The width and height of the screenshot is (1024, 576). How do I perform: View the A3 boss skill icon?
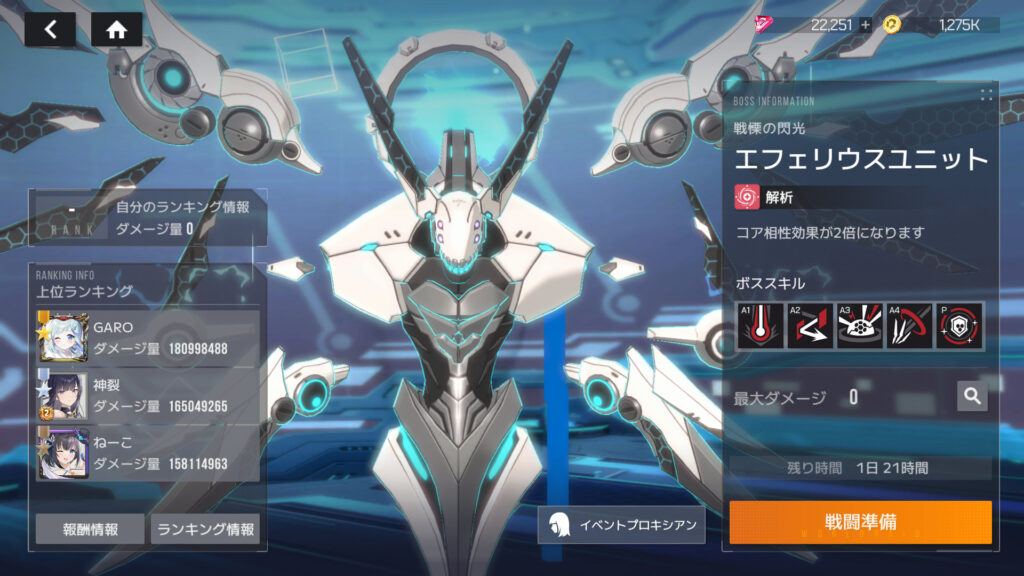859,326
